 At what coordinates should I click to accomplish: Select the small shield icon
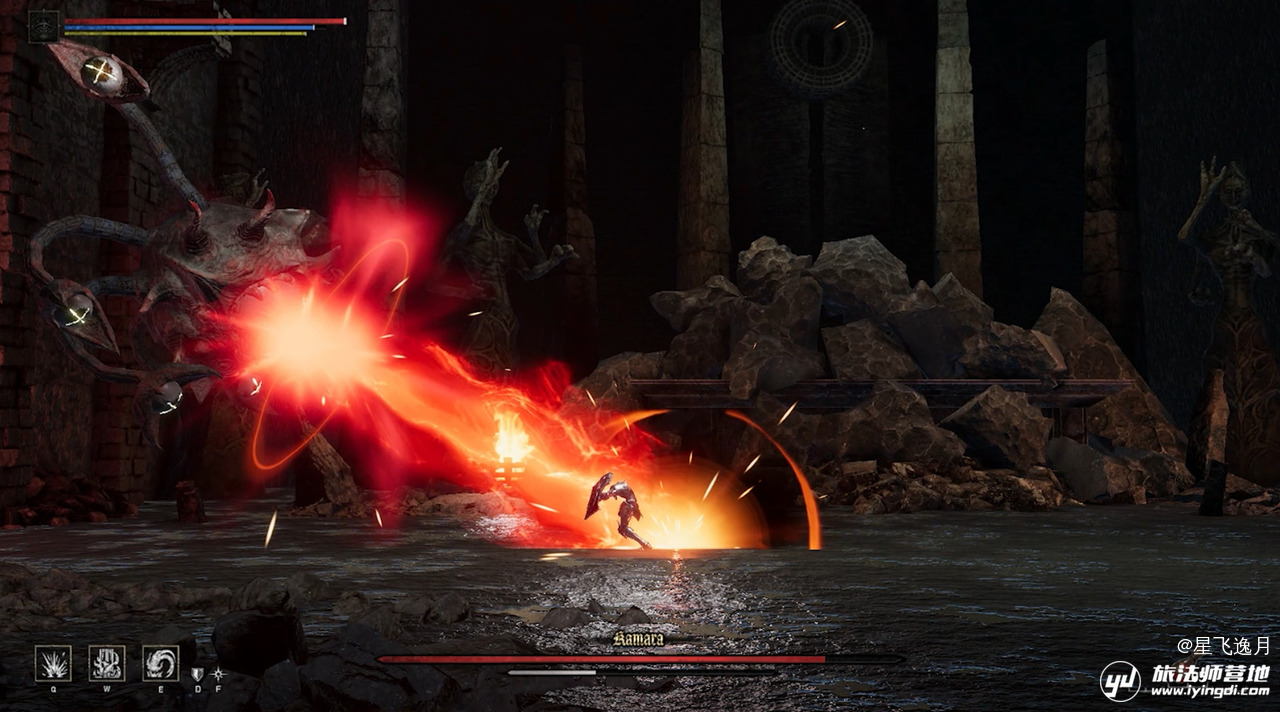(197, 675)
